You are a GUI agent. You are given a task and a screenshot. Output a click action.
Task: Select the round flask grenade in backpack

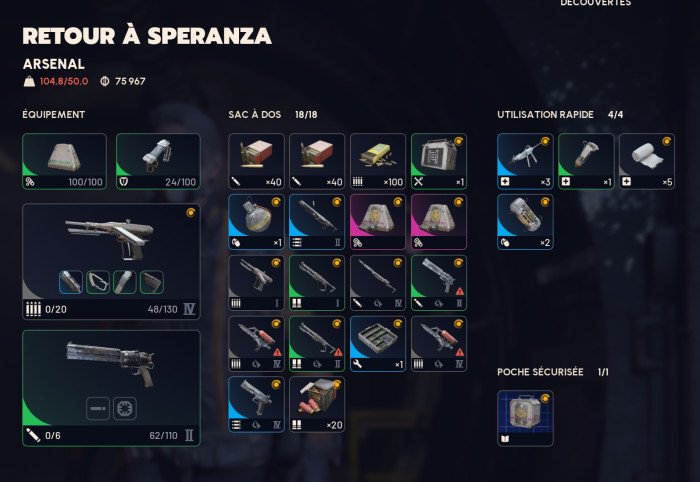pyautogui.click(x=256, y=221)
